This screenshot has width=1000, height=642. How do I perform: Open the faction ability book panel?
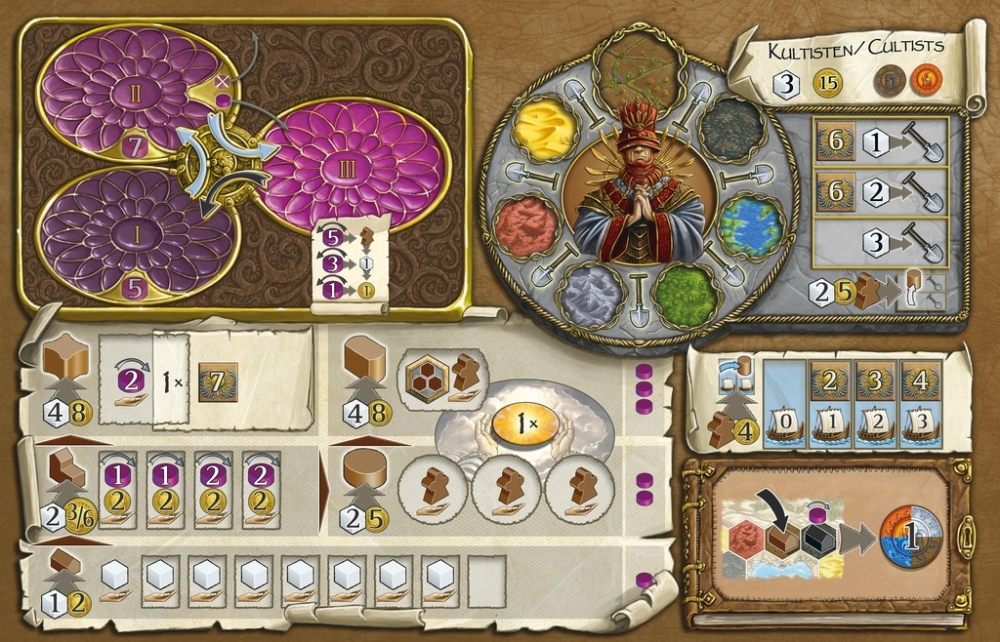click(828, 538)
